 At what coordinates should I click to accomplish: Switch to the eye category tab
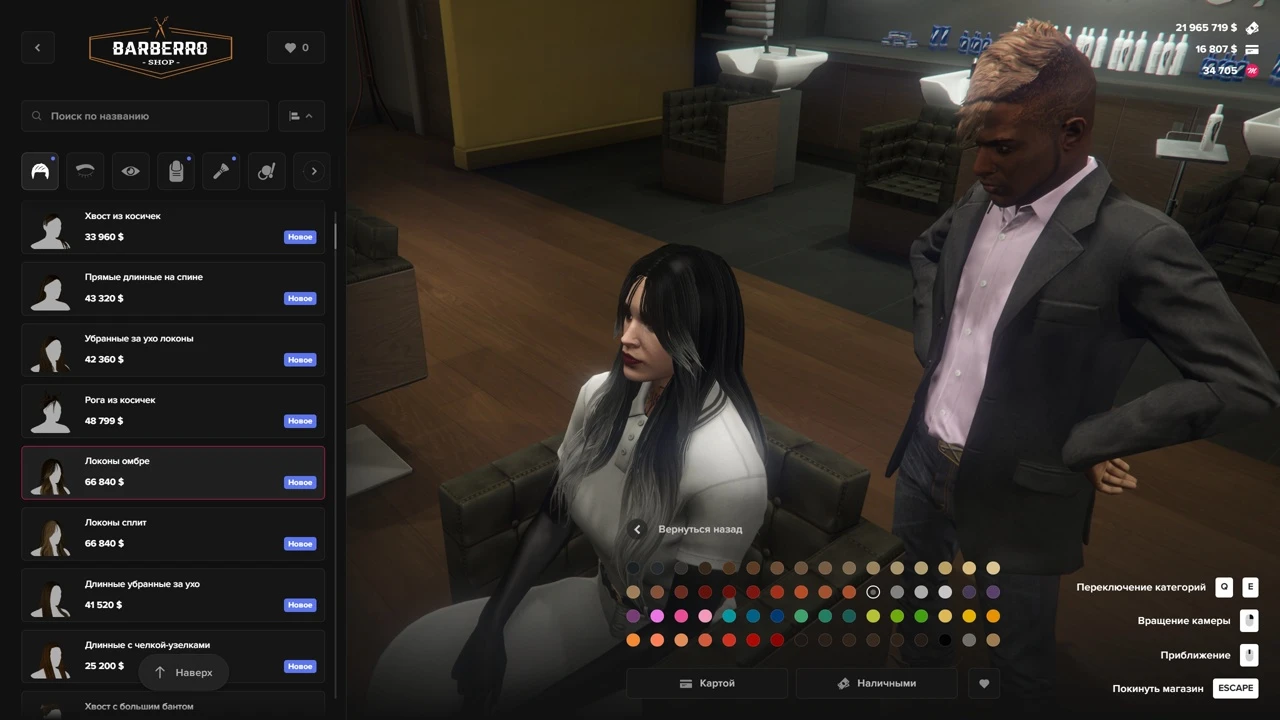131,171
